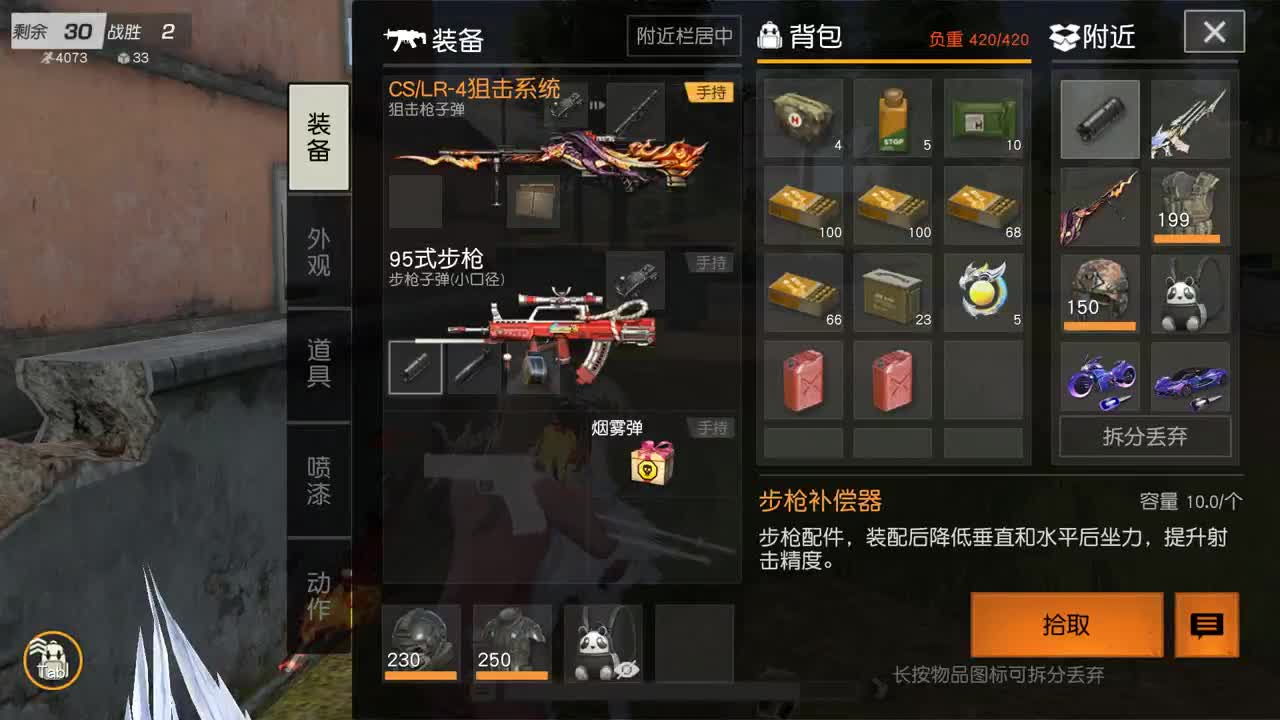Switch to the 外观 tab

(x=318, y=245)
